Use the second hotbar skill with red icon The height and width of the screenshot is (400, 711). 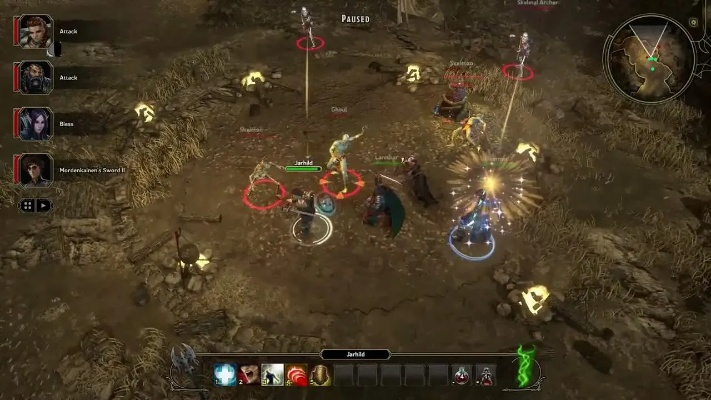[249, 375]
